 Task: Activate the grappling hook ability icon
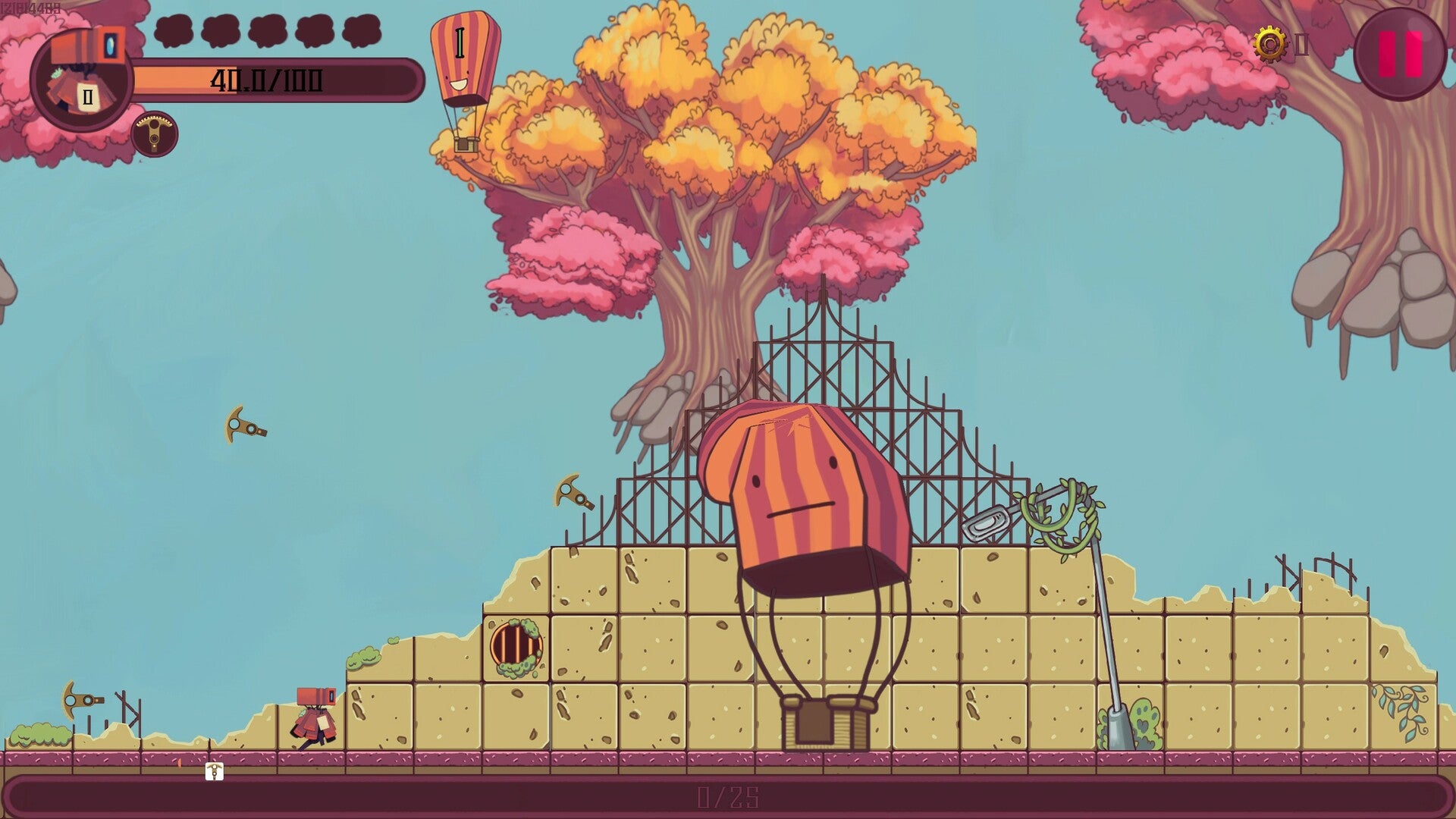[x=155, y=134]
